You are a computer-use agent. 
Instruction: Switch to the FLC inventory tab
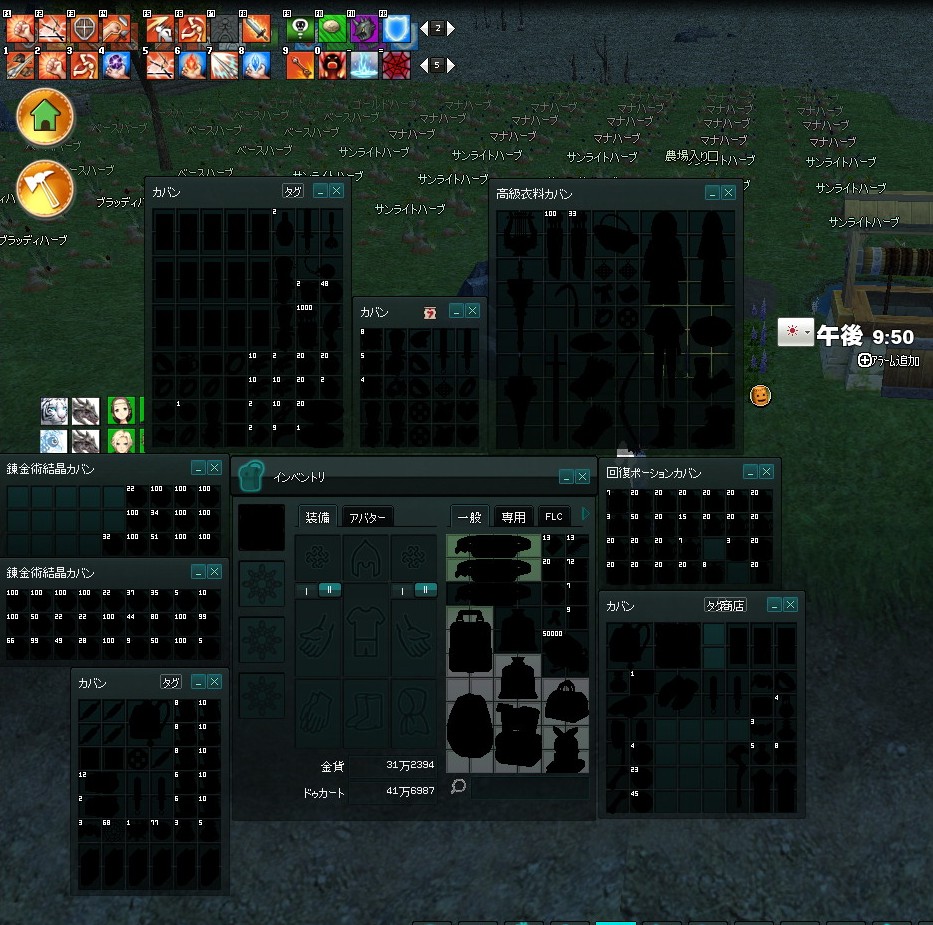(x=554, y=517)
